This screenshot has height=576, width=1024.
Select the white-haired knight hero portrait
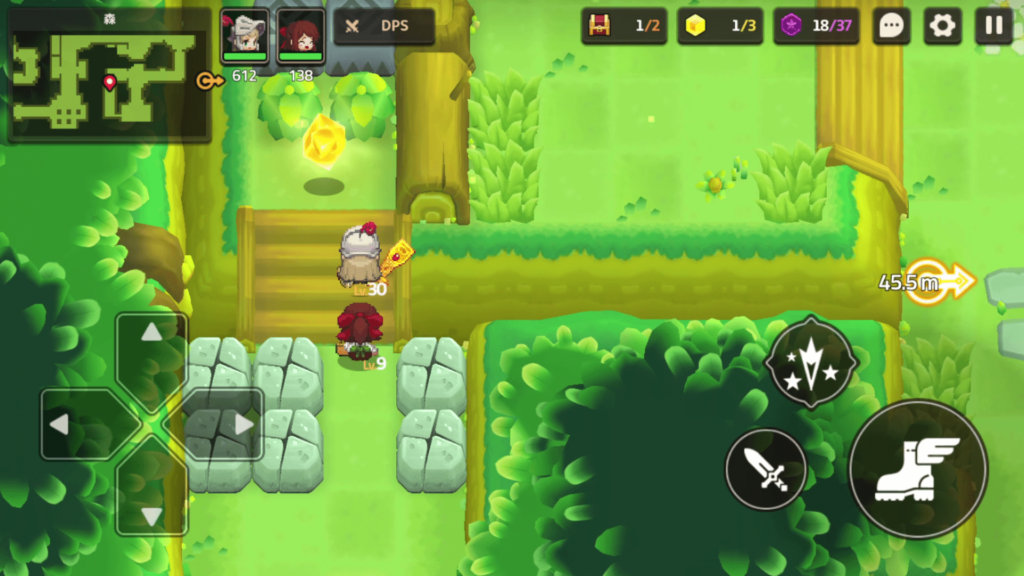pyautogui.click(x=244, y=33)
